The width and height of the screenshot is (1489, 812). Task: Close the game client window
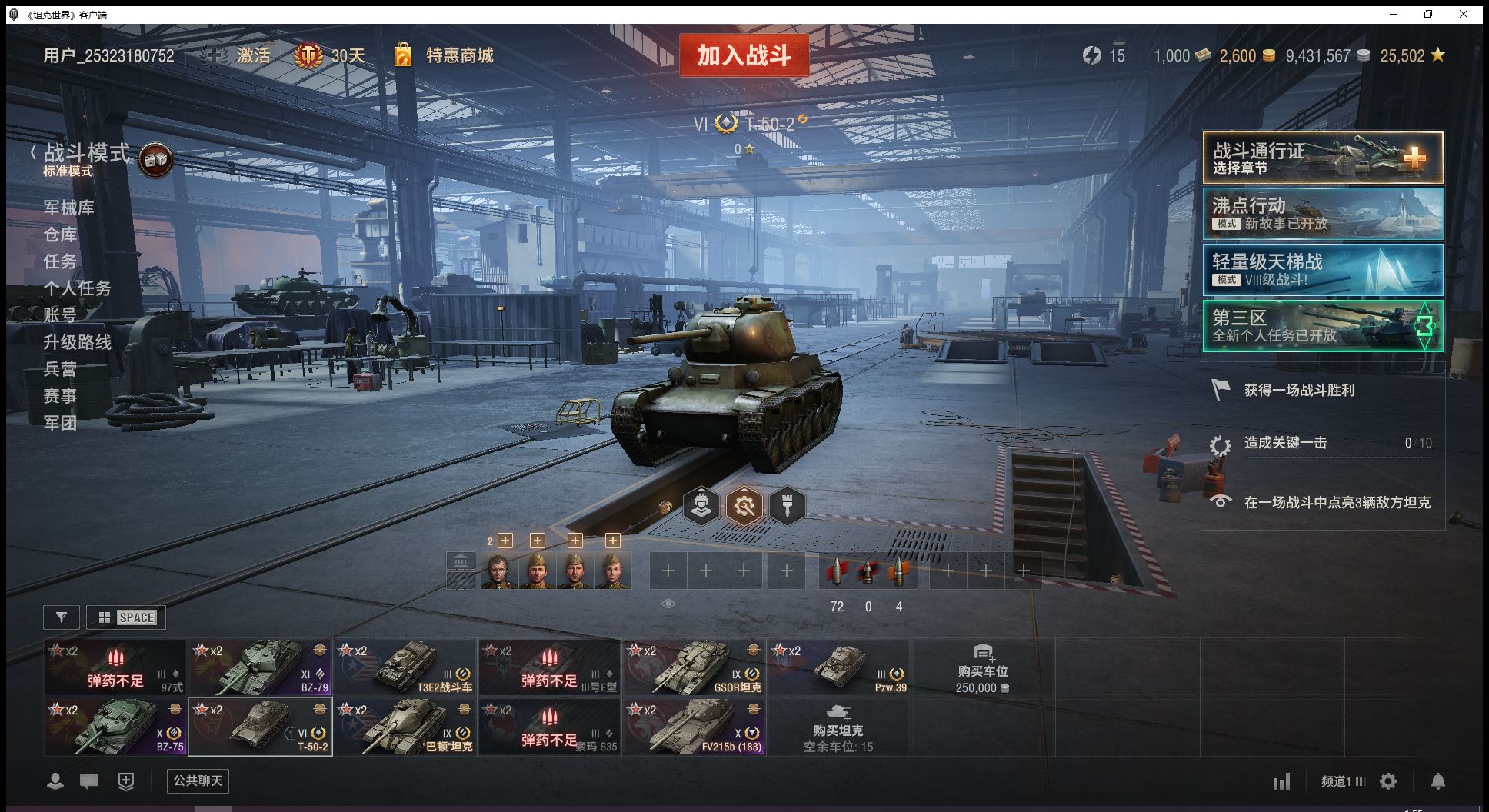point(1464,14)
